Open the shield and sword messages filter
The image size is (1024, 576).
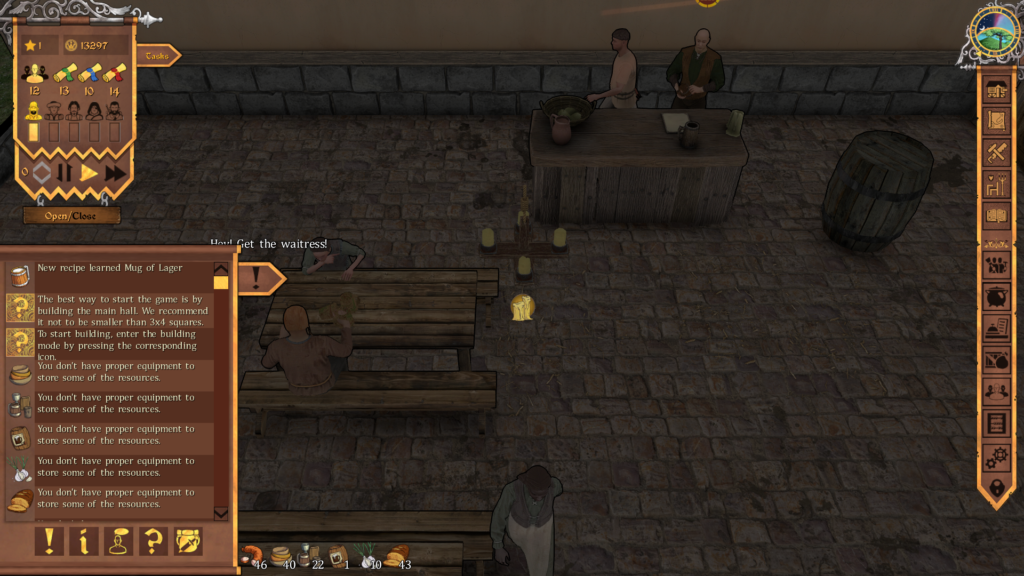(x=188, y=541)
